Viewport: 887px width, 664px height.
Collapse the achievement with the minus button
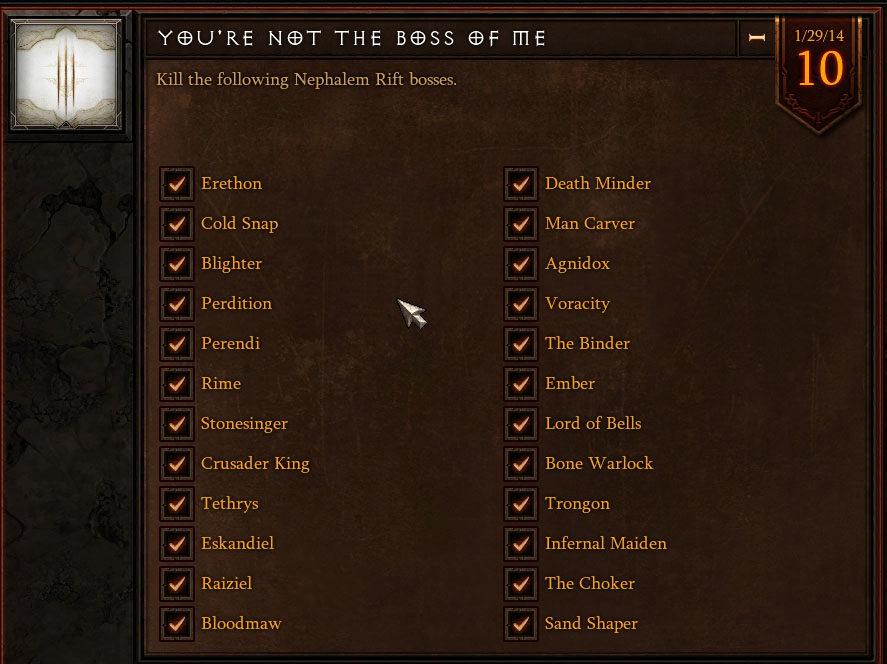[756, 38]
